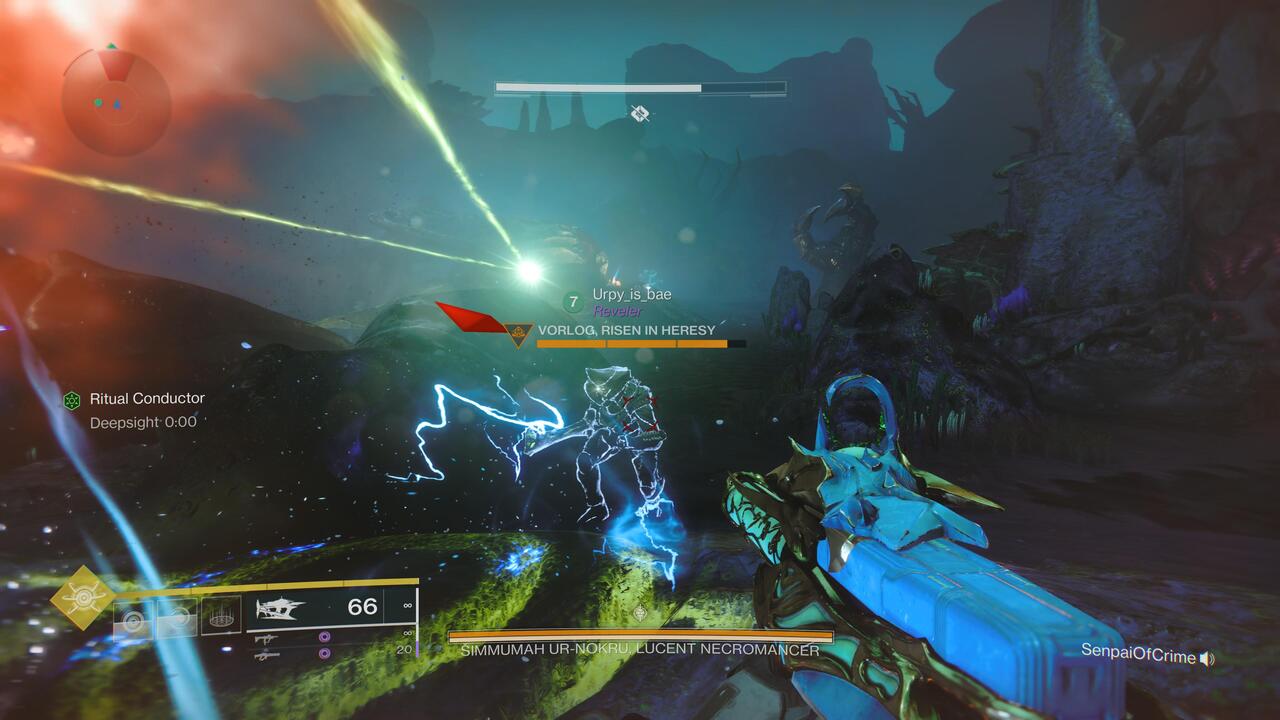Select the equipped primary weapon icon
1280x720 pixels.
coord(282,608)
